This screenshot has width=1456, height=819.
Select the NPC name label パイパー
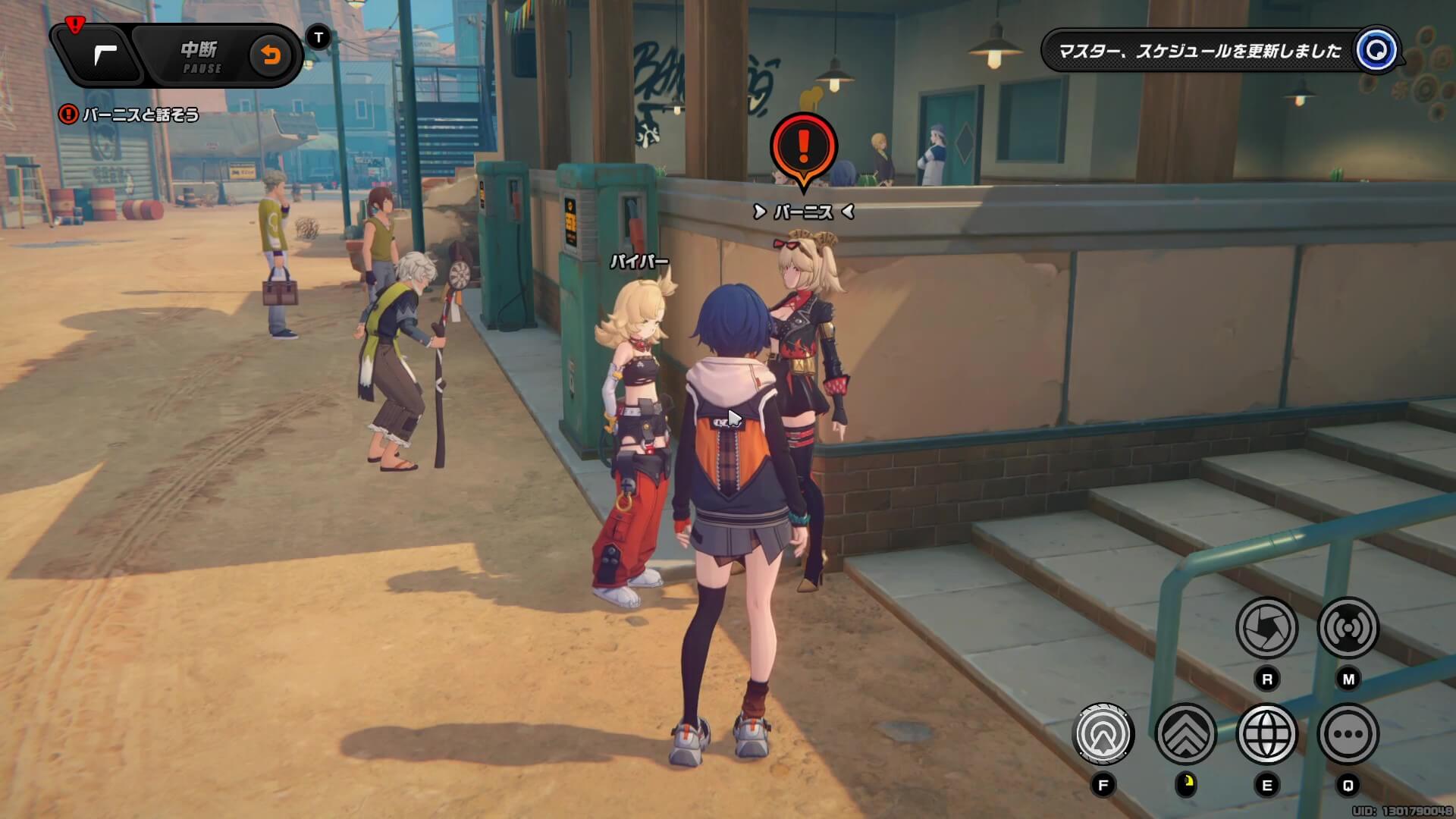(x=639, y=260)
